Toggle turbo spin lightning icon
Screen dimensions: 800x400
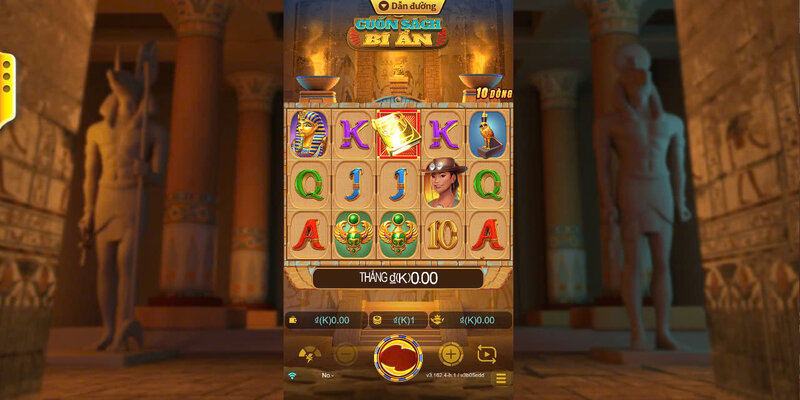point(310,354)
